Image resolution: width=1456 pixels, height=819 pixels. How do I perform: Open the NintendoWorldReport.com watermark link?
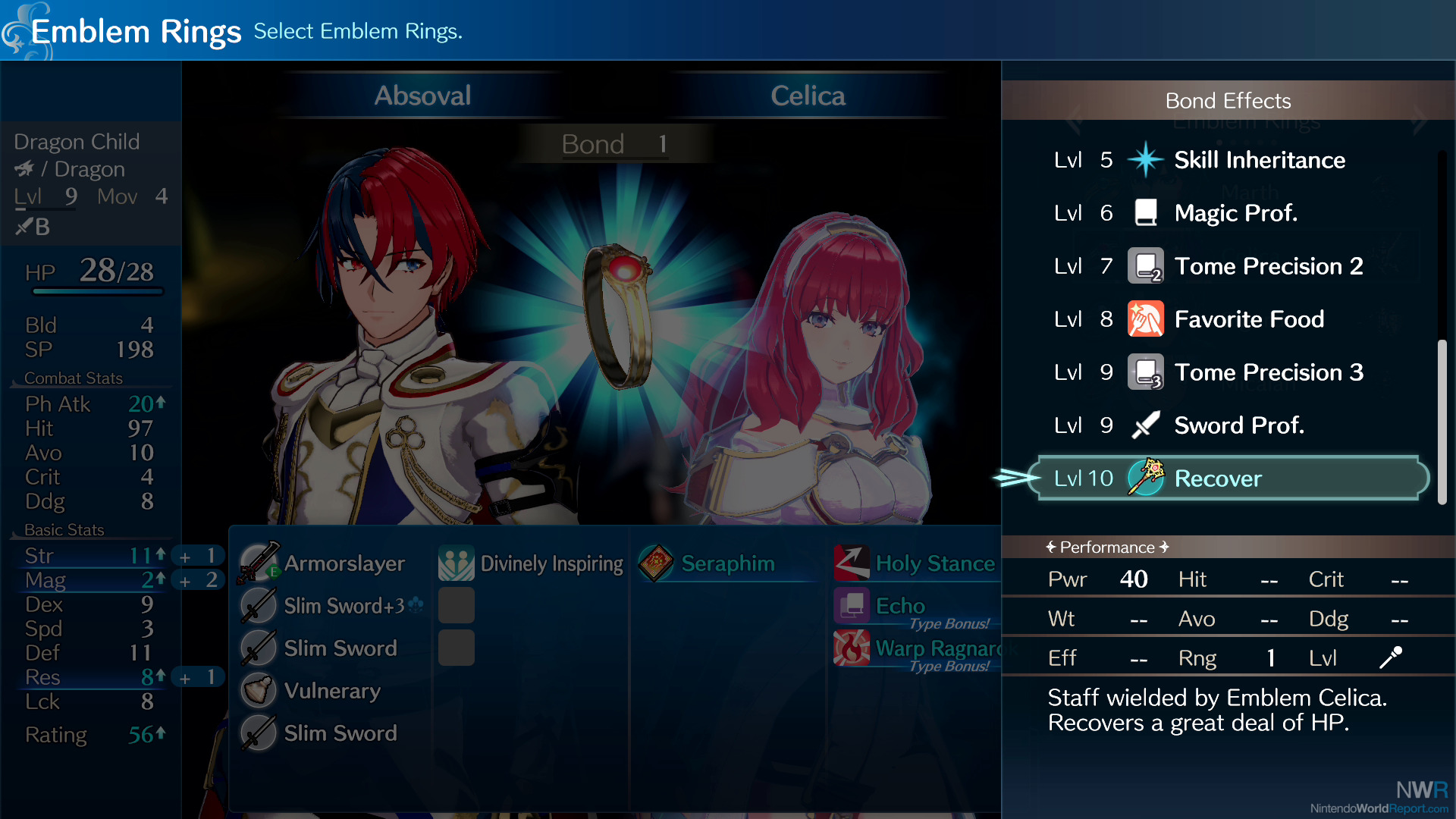1379,808
